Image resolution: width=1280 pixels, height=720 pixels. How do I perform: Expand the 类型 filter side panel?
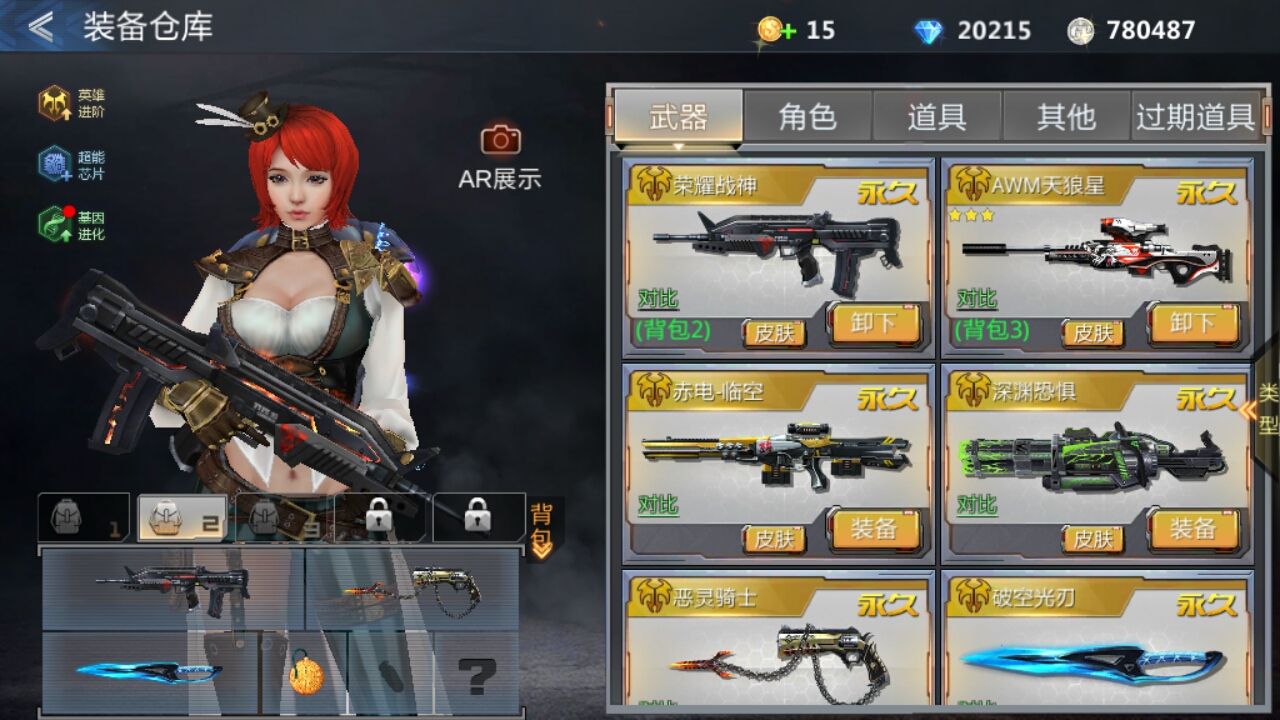coord(1266,408)
